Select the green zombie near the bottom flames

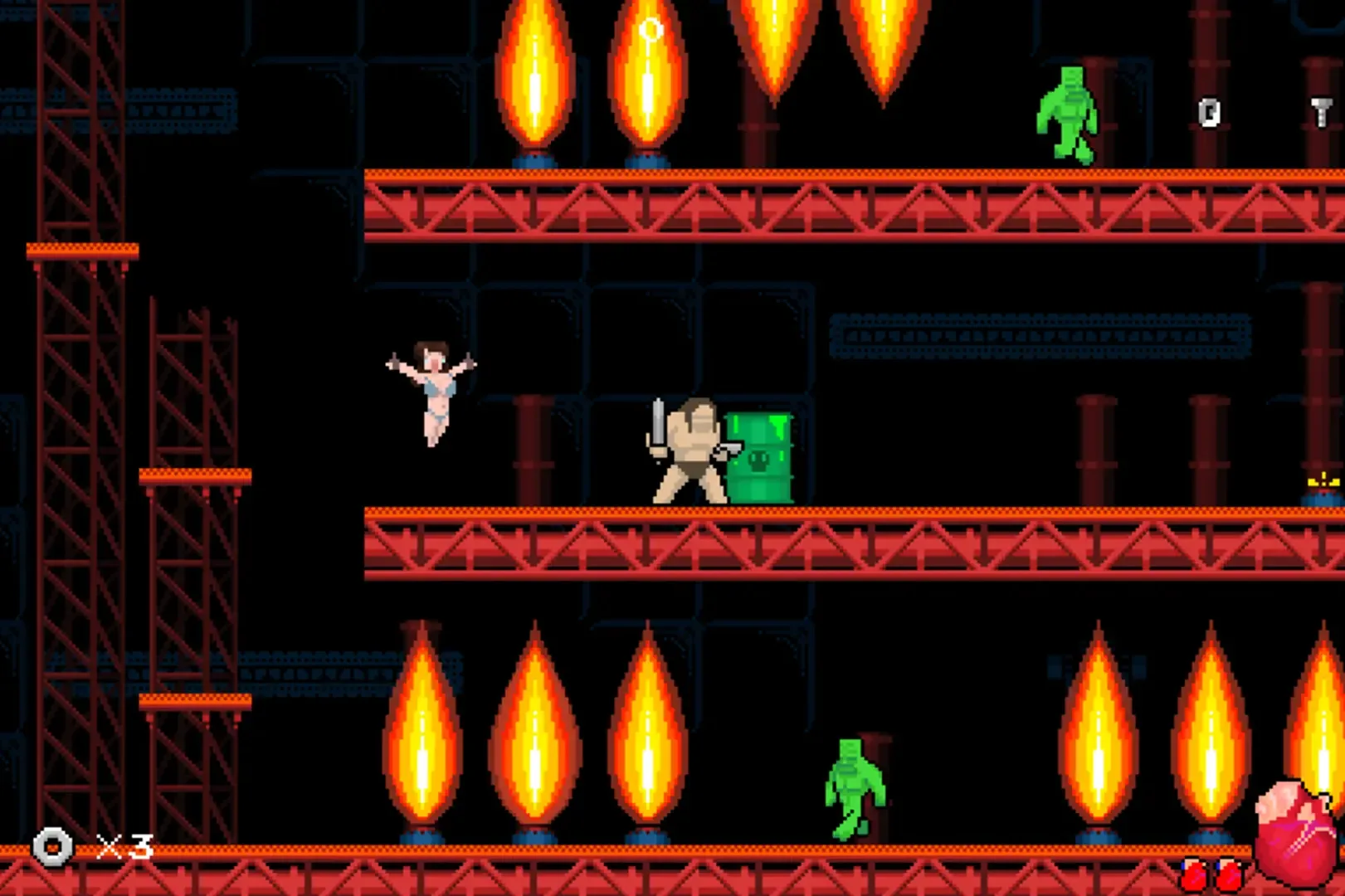pyautogui.click(x=855, y=788)
